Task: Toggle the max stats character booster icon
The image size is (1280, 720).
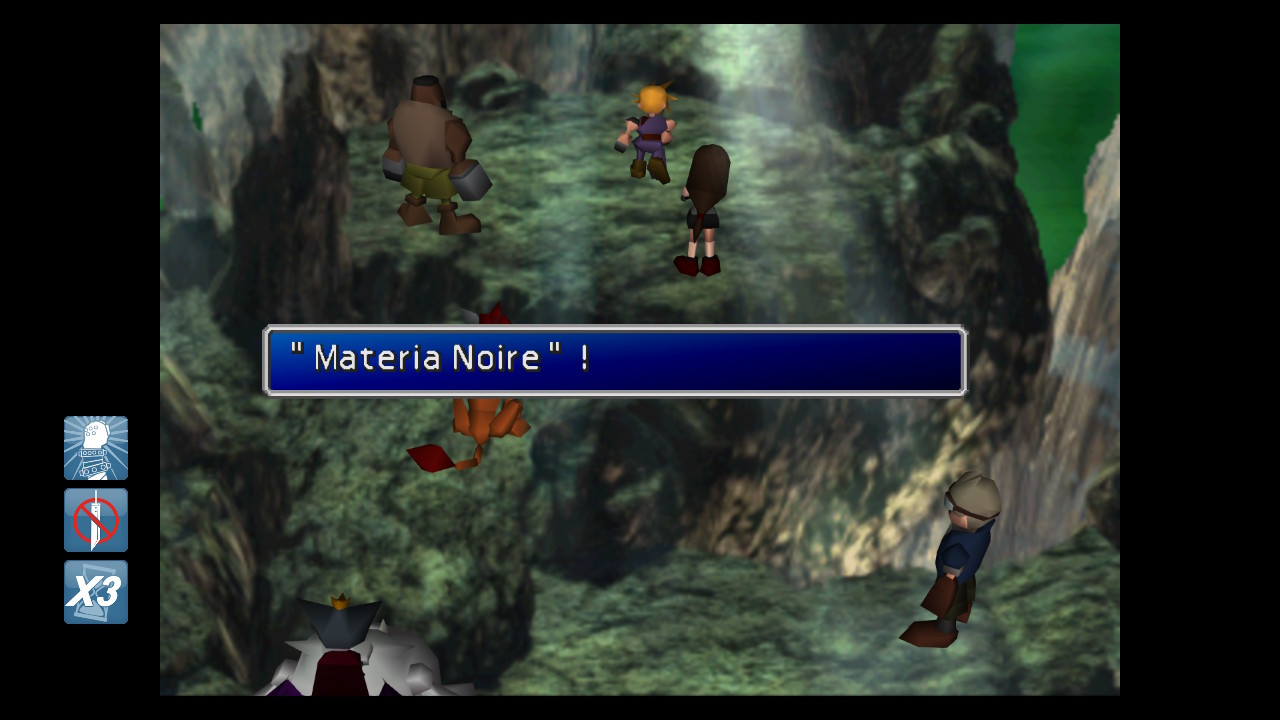Action: 96,448
